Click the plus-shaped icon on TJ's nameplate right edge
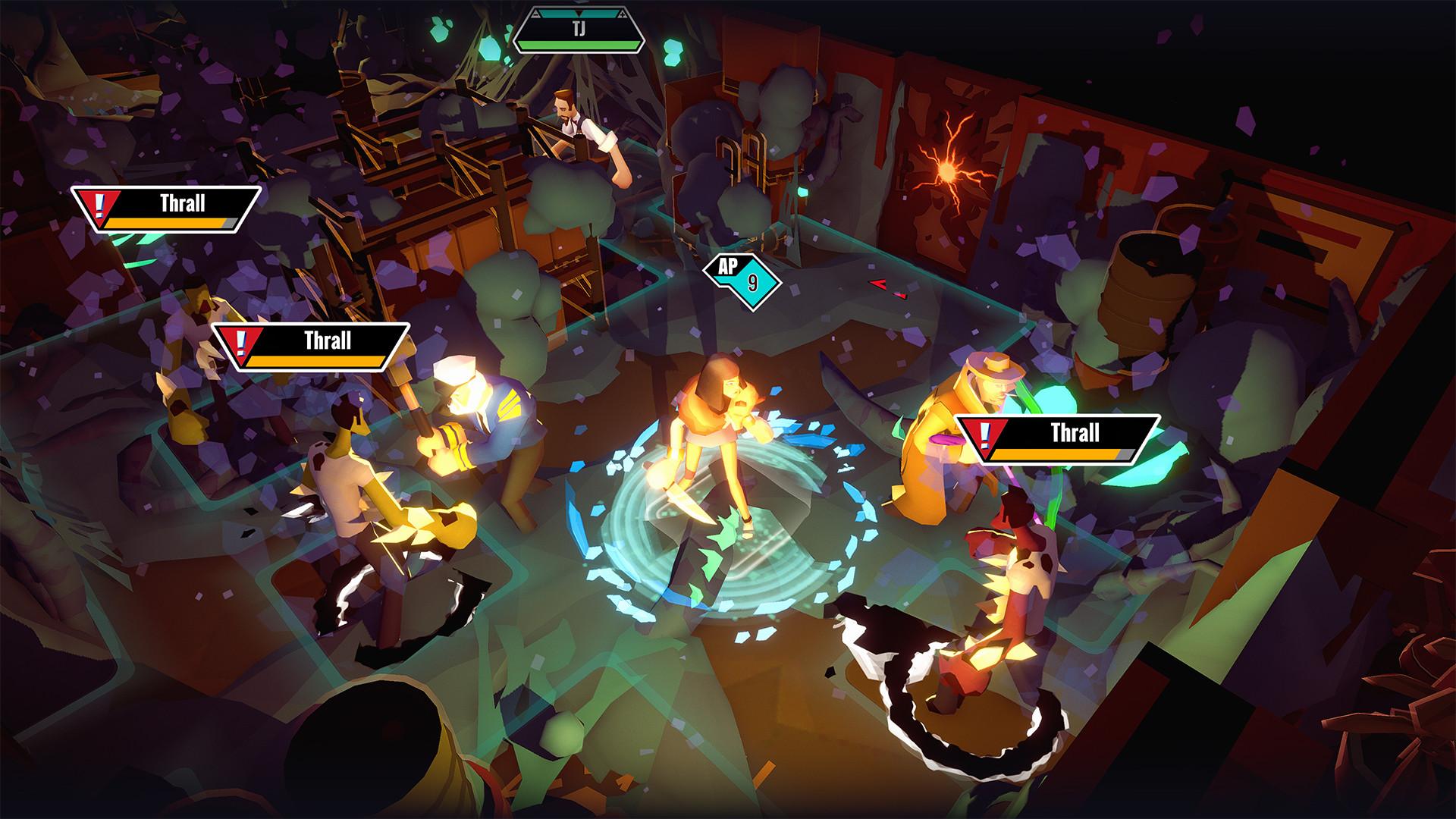Screen dimensions: 1456x819 tap(623, 13)
